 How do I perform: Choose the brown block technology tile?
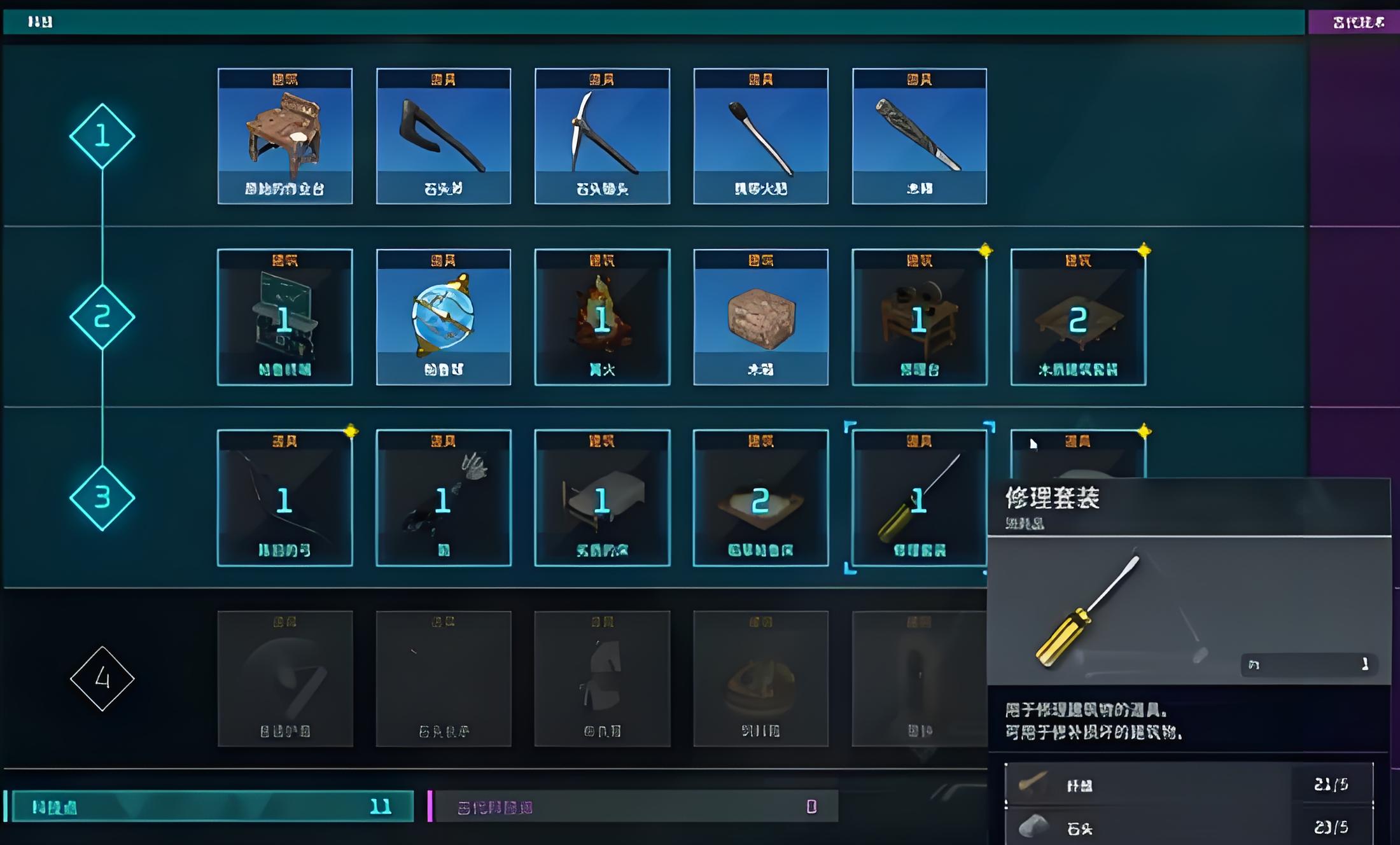click(x=760, y=317)
